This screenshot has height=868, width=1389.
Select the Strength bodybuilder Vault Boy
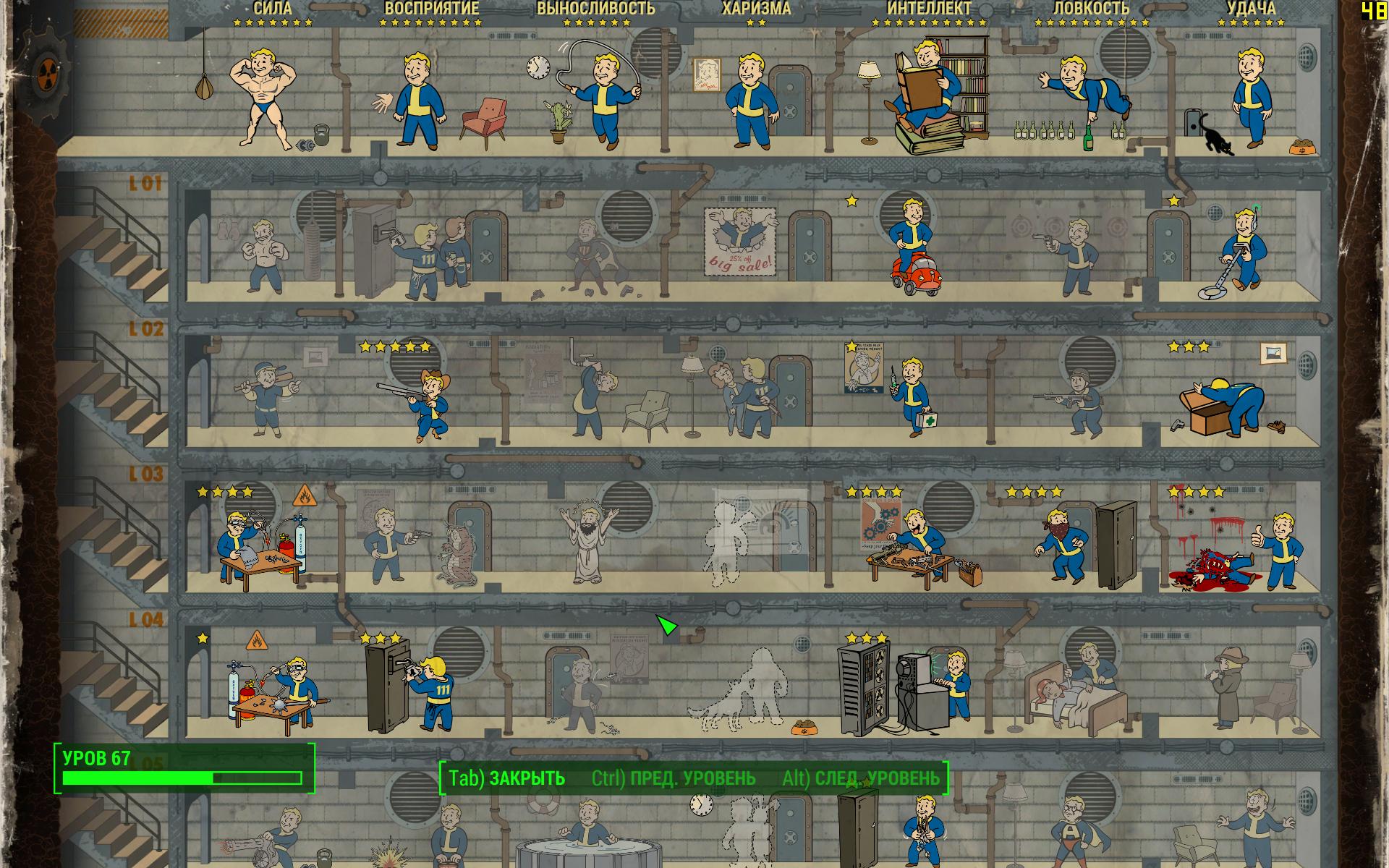(x=263, y=98)
